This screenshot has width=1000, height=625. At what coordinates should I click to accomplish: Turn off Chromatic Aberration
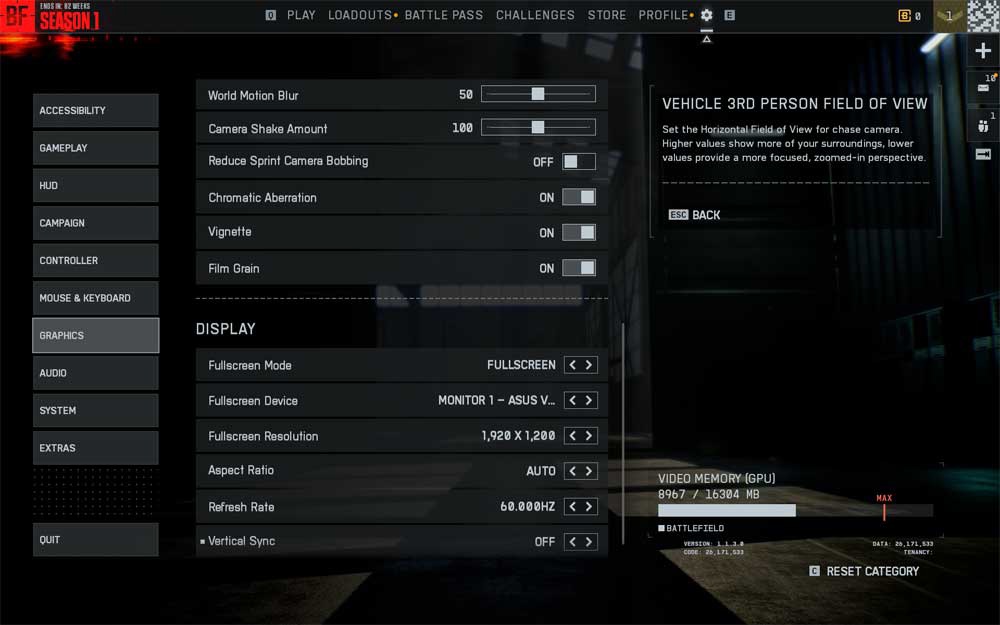[578, 198]
